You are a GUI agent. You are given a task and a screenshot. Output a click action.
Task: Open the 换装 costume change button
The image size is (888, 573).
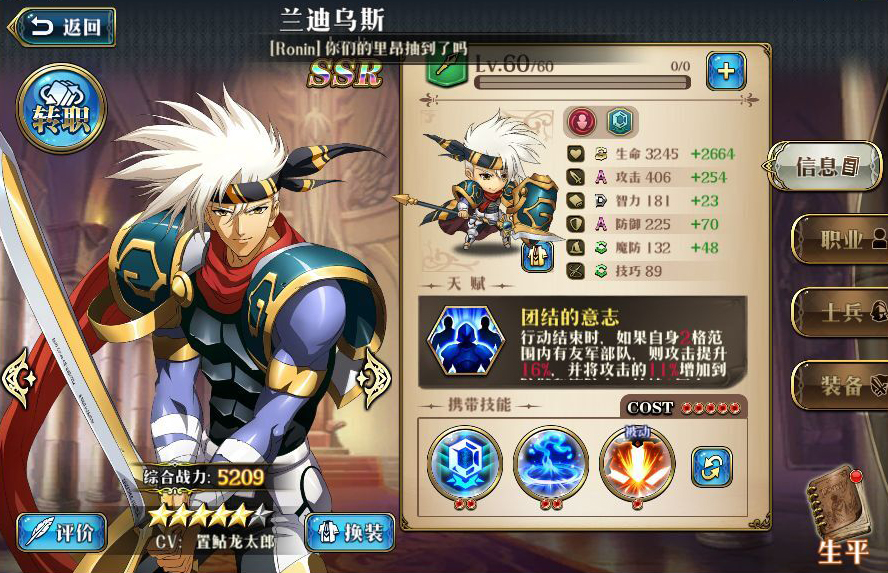[348, 532]
